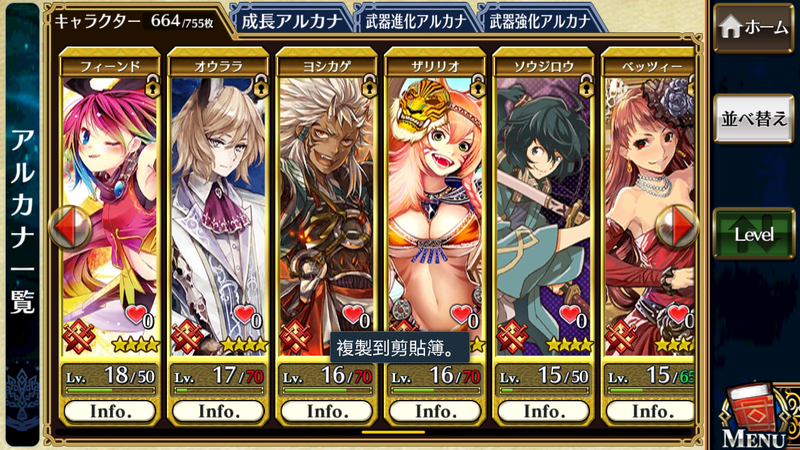Viewport: 800px width, 450px height.
Task: Select the ヨシカゲ character card
Action: tap(327, 210)
